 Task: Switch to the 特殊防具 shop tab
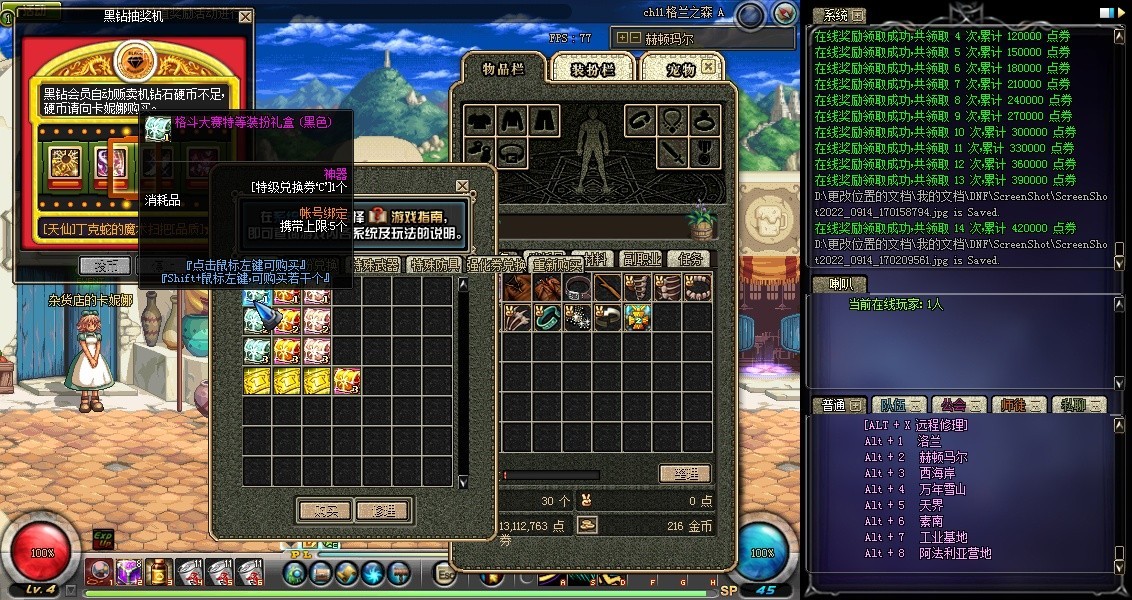point(433,265)
